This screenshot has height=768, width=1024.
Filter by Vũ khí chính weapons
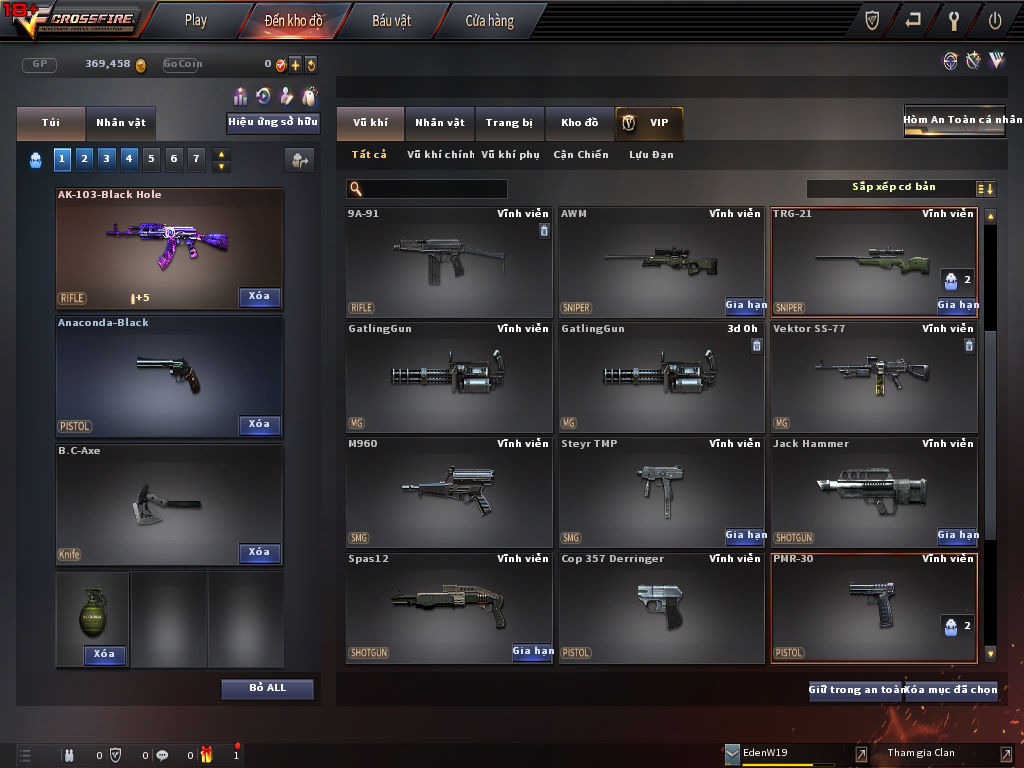[440, 155]
